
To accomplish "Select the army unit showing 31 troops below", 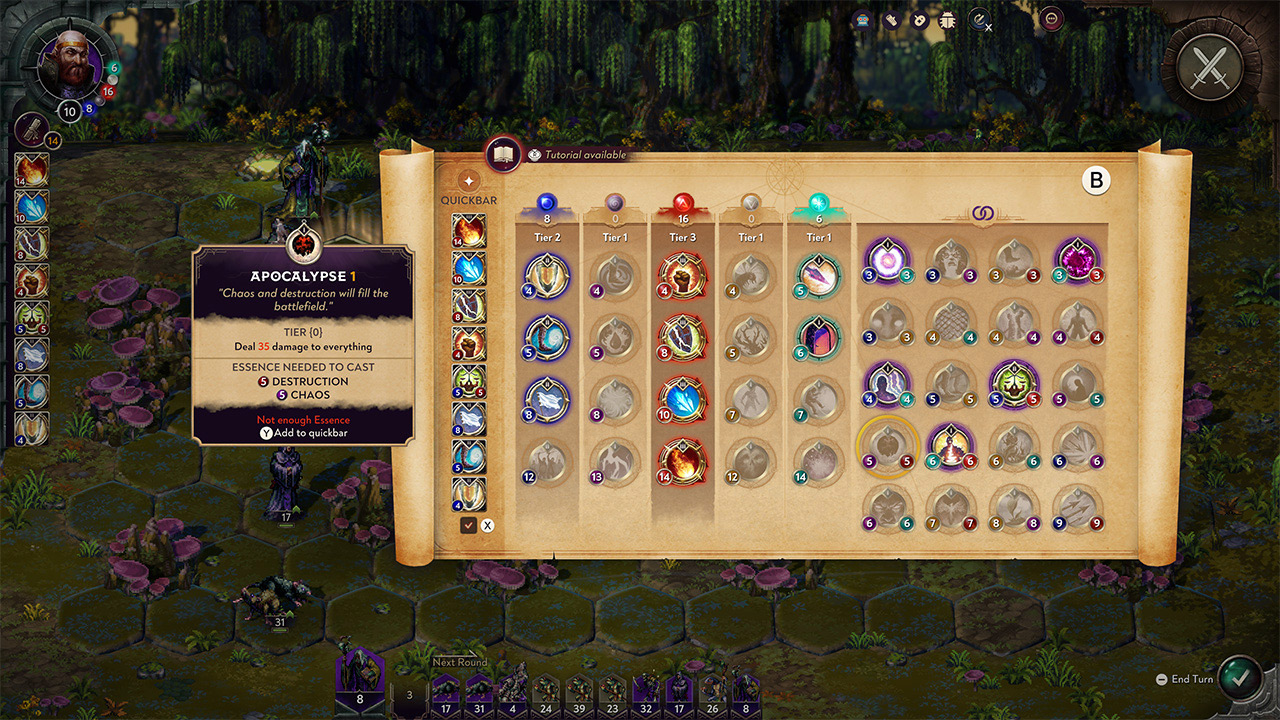I will 479,690.
